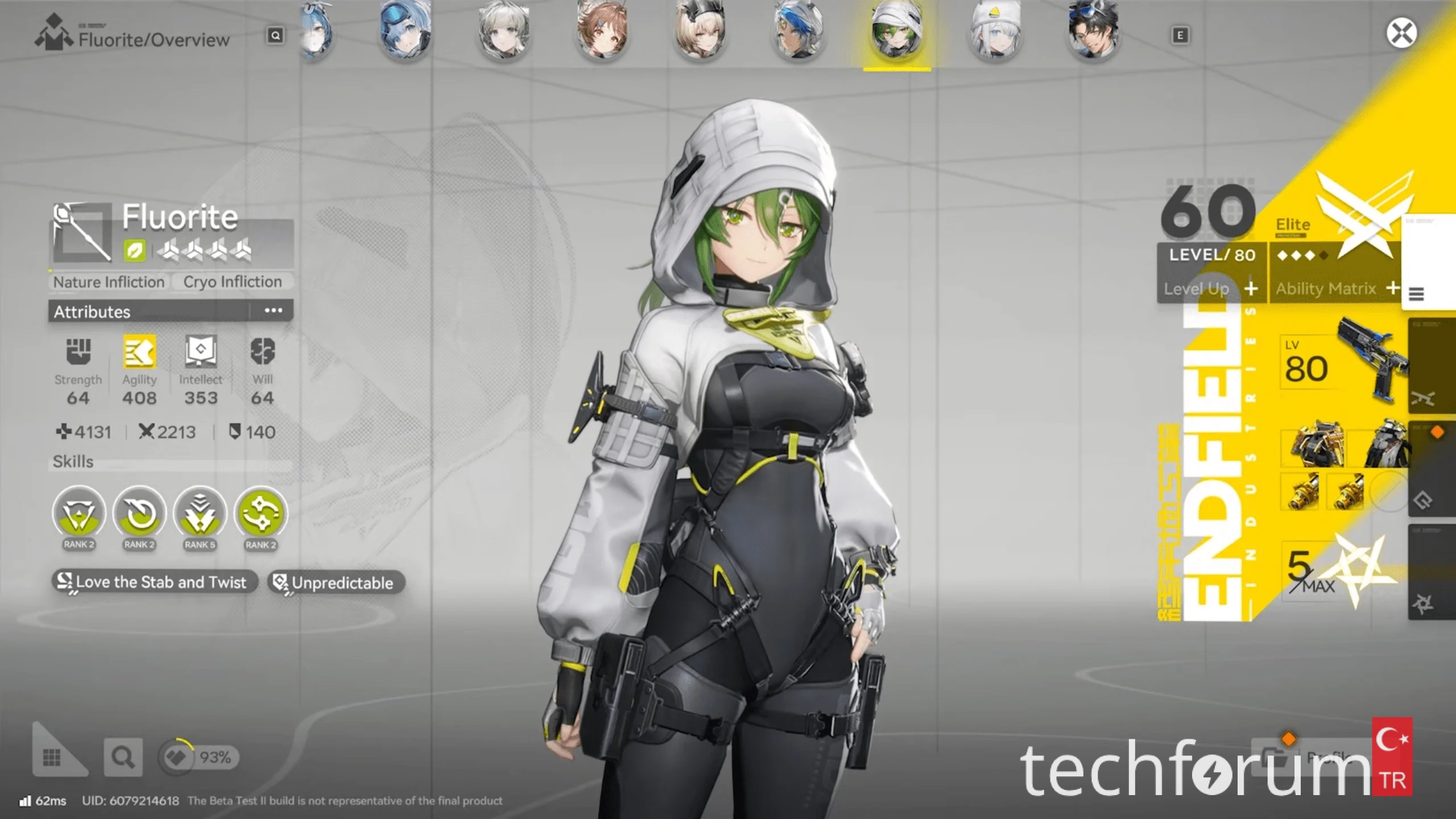The height and width of the screenshot is (819, 1456).
Task: Open the 93% trust progress indicator
Action: pos(199,757)
